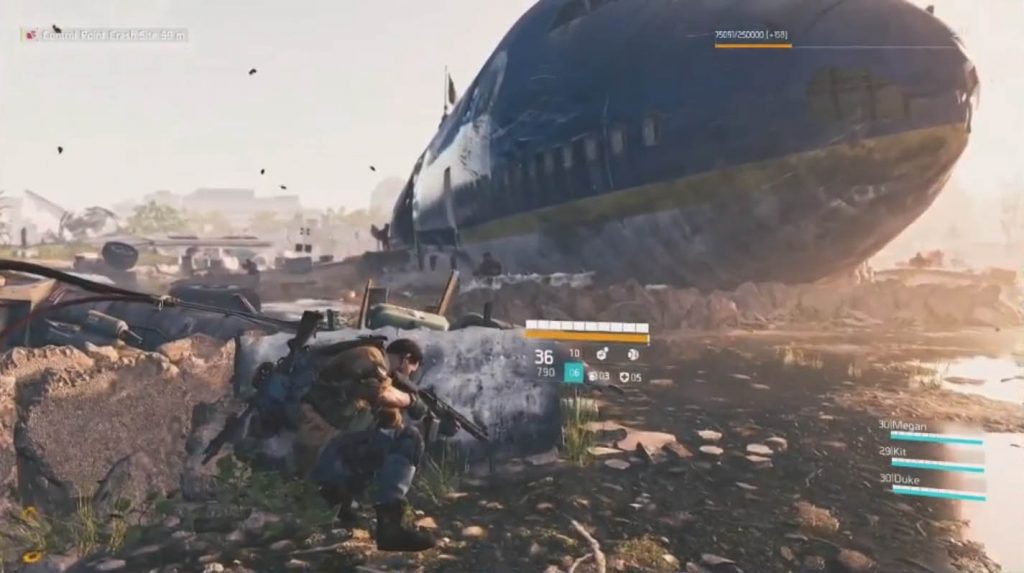Activate the round second skill icon
This screenshot has height=573, width=1024.
pyautogui.click(x=633, y=354)
